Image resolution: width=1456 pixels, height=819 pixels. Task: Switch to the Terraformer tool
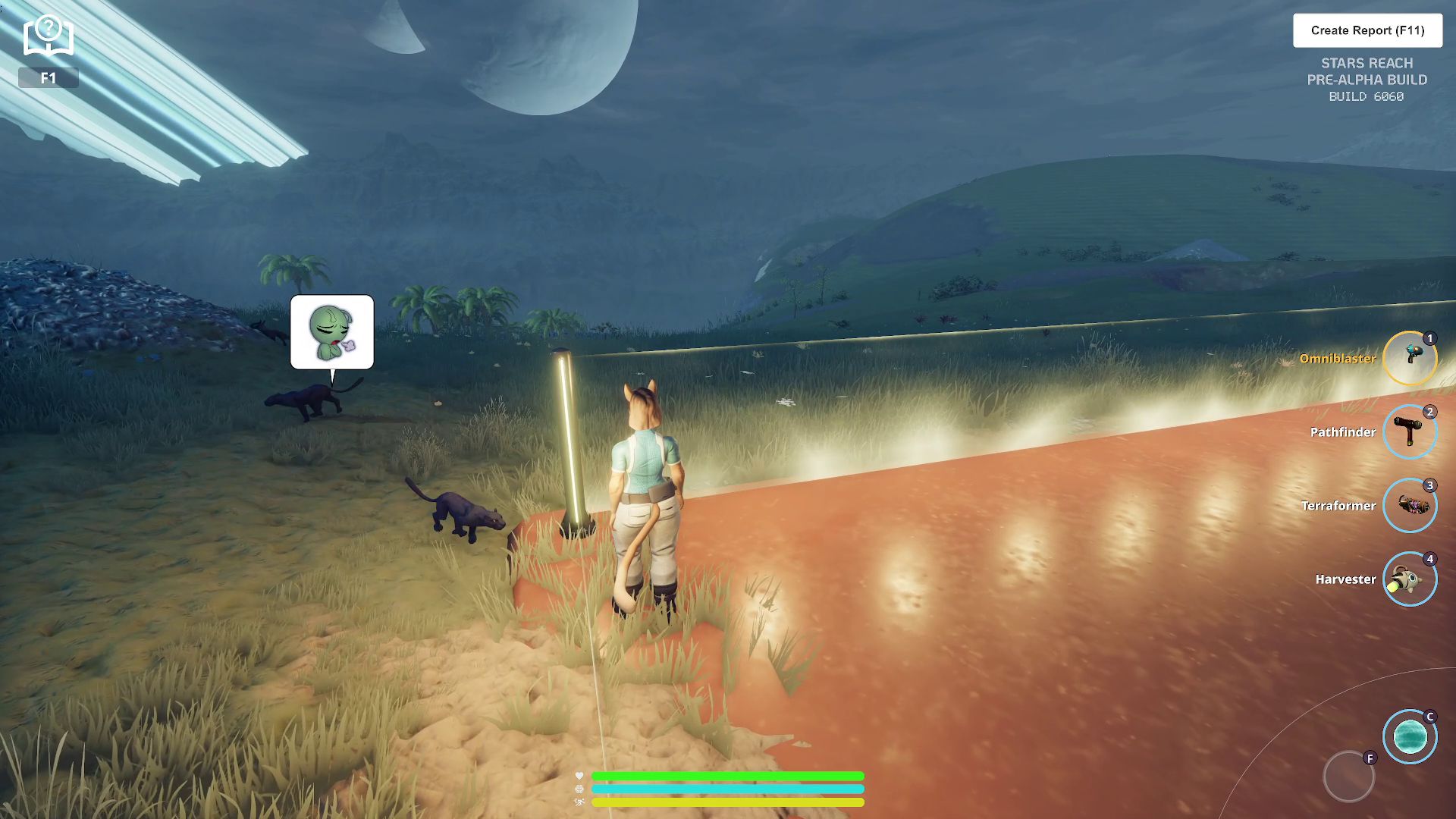1409,505
